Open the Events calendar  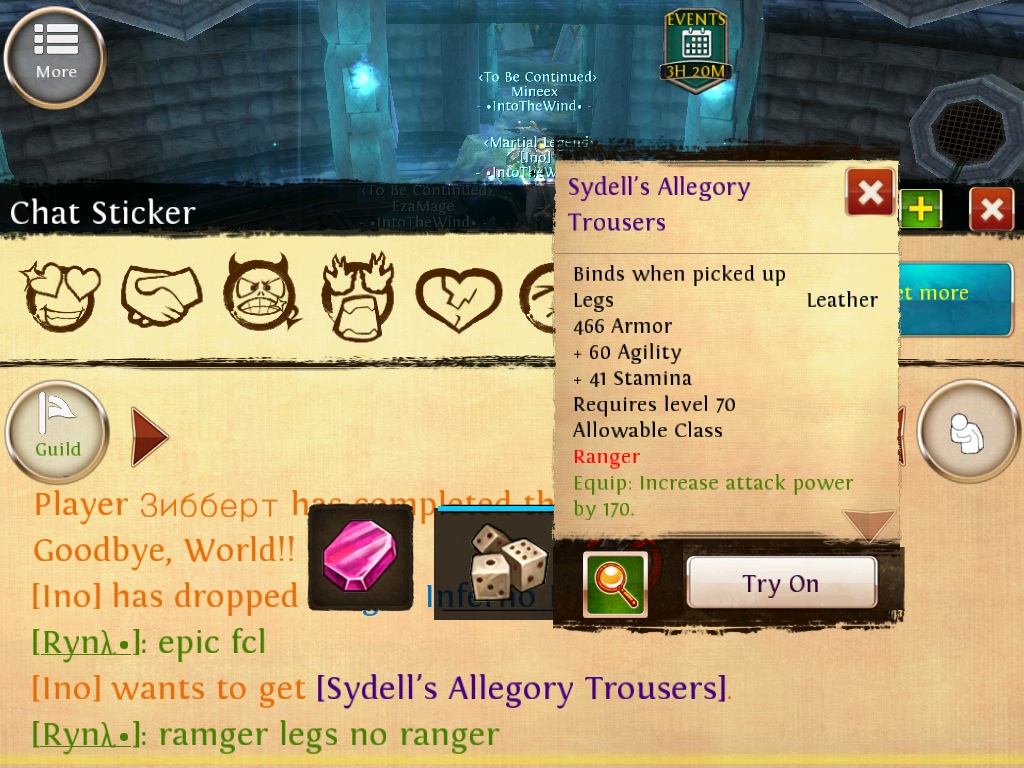(696, 49)
